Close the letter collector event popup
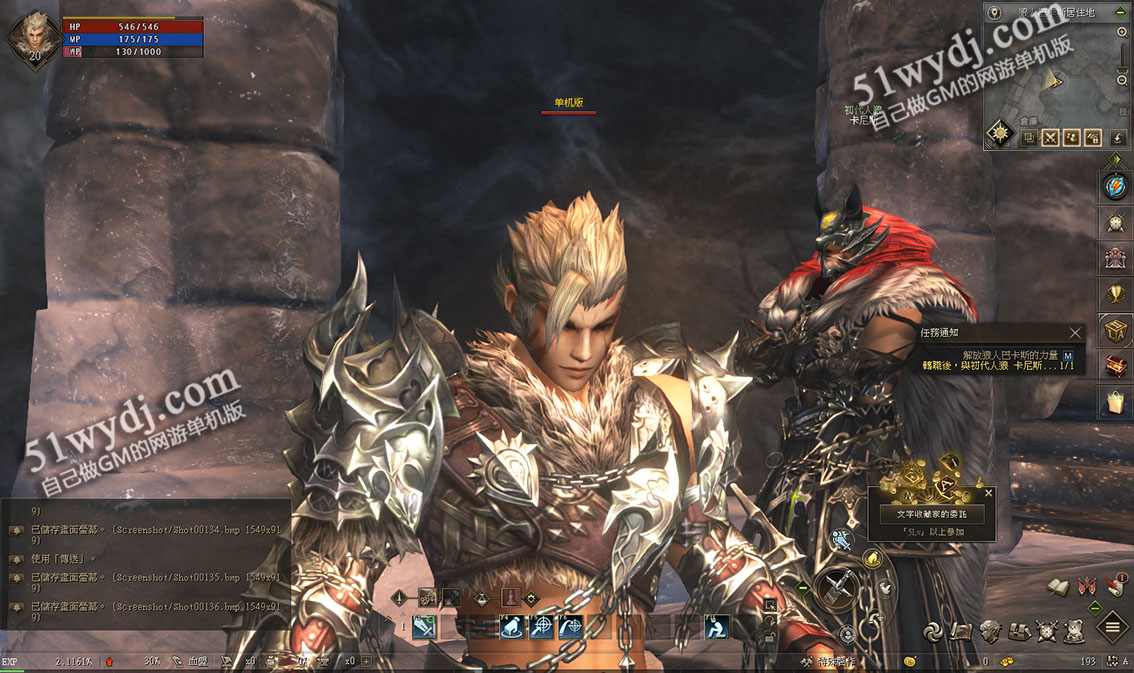Screen dimensions: 1134x673 [989, 493]
